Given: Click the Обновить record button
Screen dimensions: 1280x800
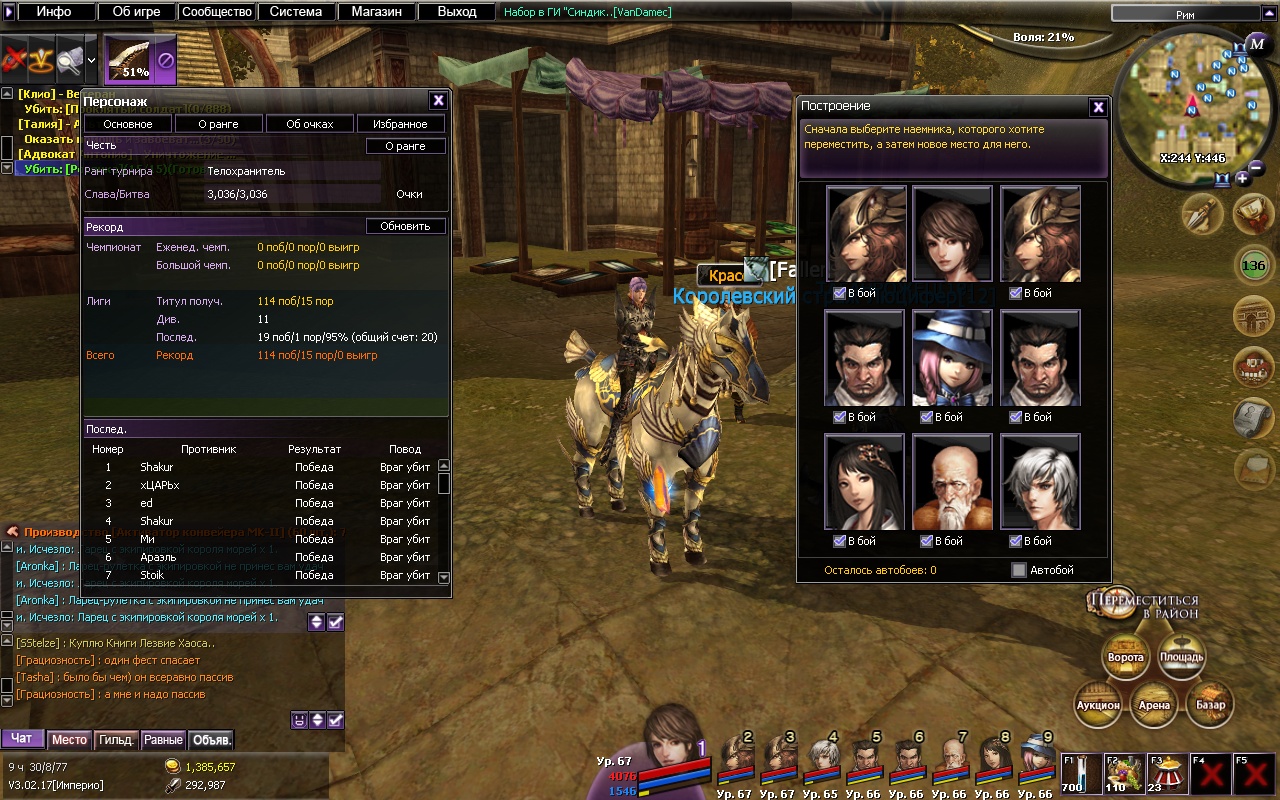Looking at the screenshot, I should [x=405, y=226].
